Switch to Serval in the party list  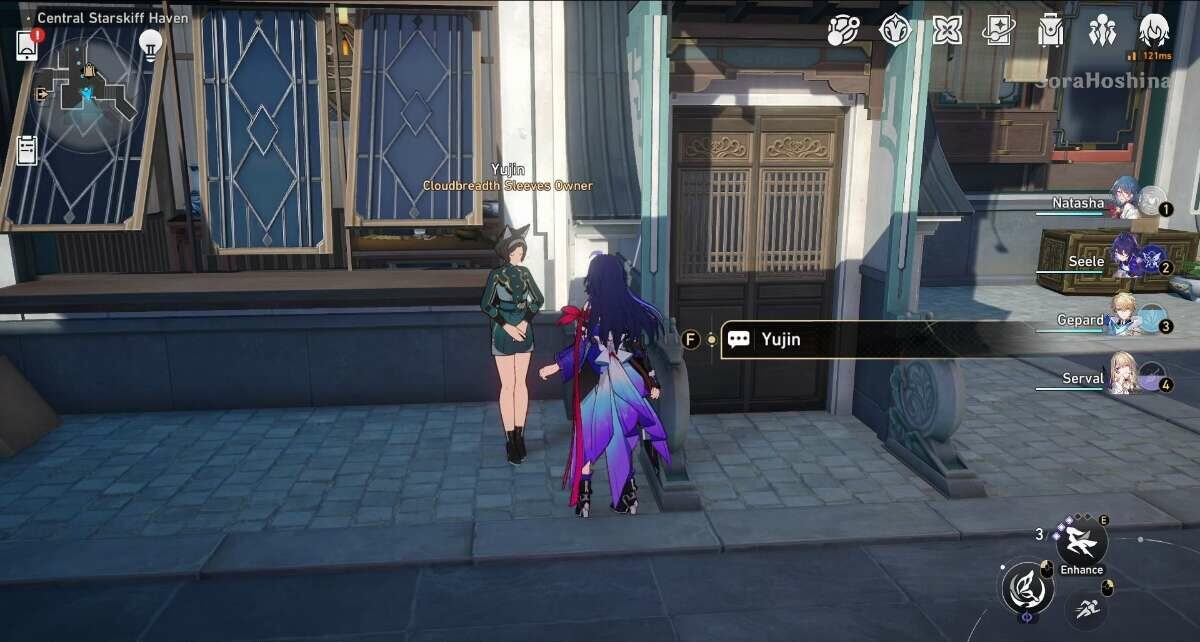tap(1125, 375)
